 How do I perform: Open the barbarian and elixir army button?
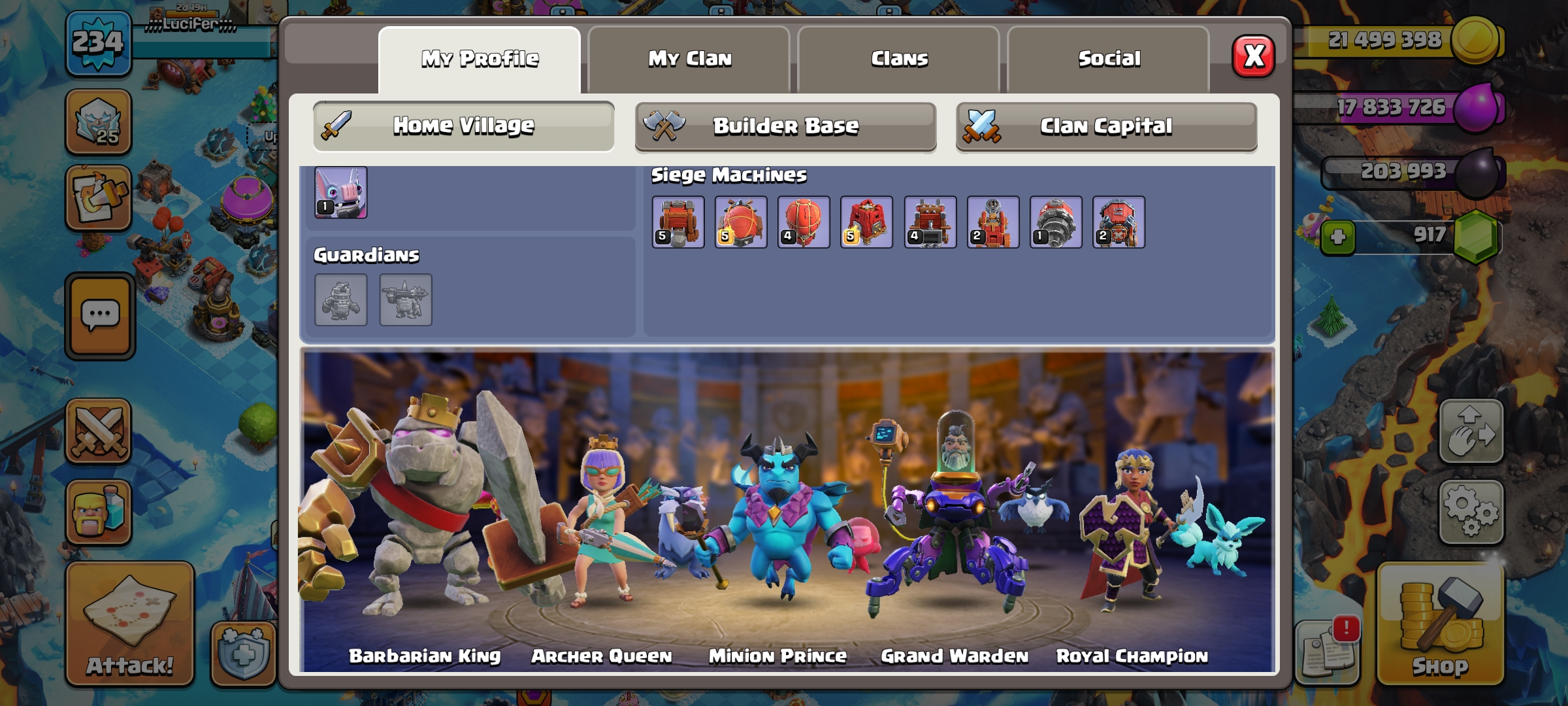(99, 513)
